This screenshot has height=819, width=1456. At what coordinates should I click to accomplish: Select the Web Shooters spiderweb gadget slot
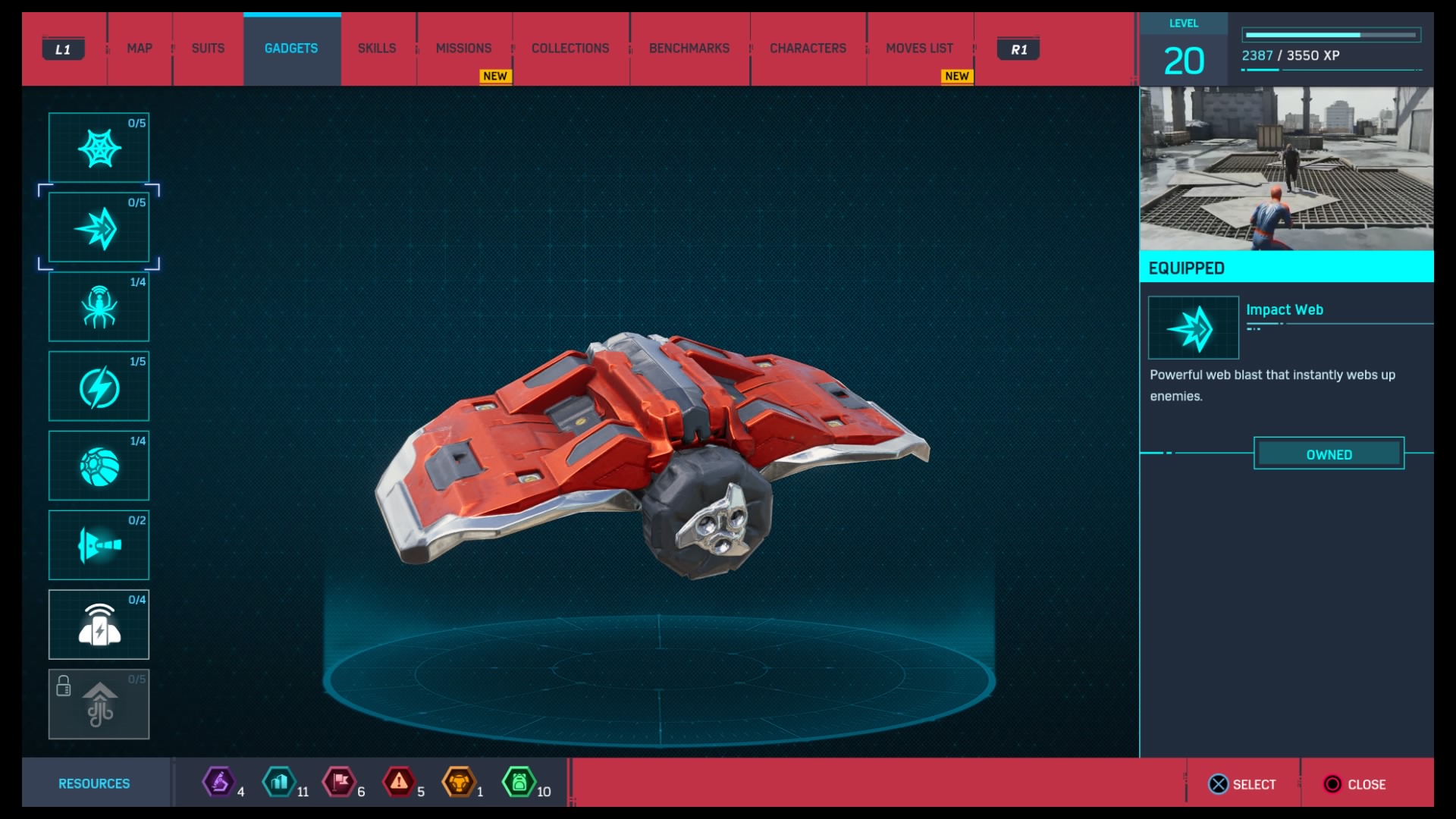click(99, 148)
